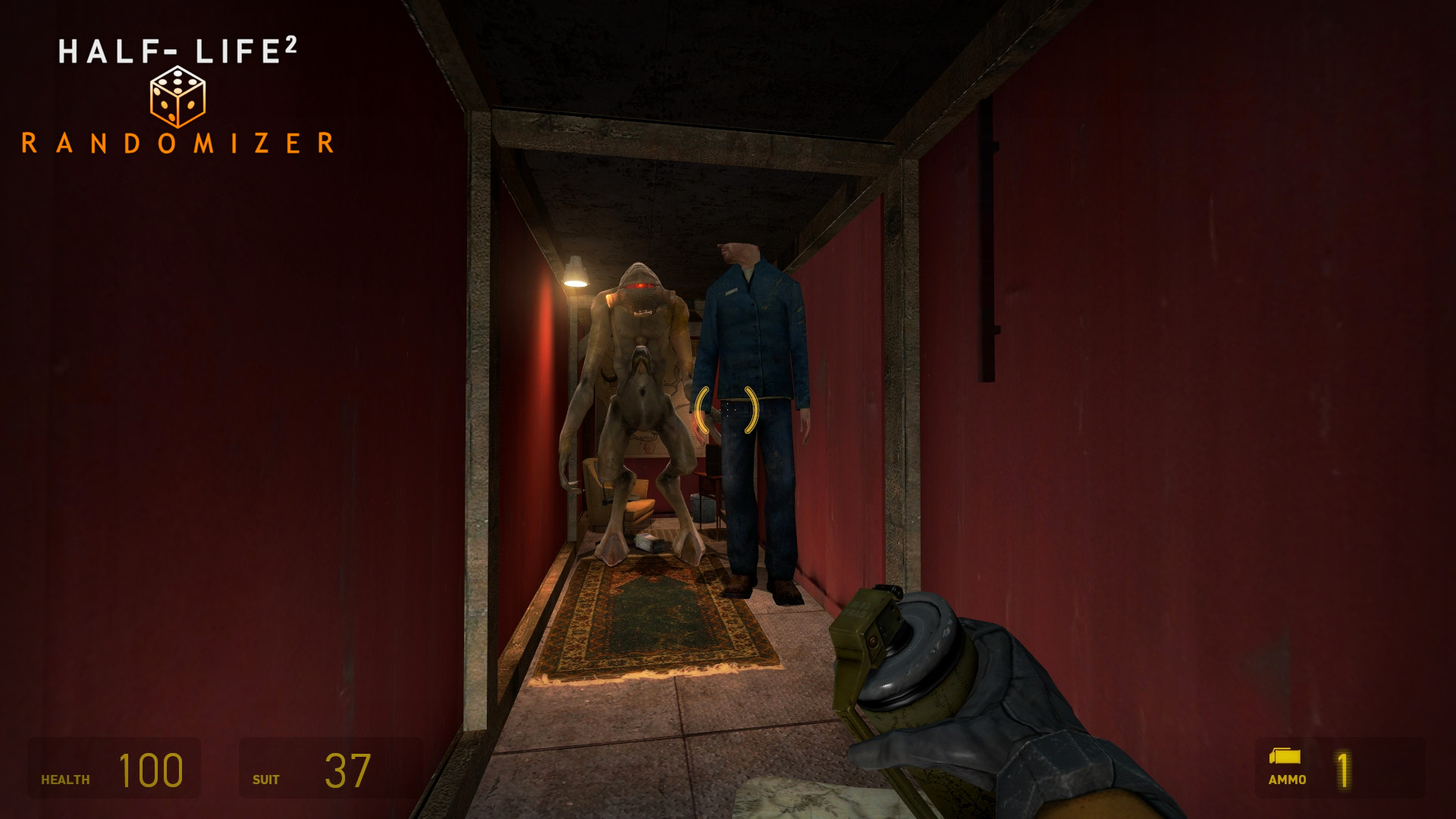Toggle the HEALTH display panel

coord(112,768)
